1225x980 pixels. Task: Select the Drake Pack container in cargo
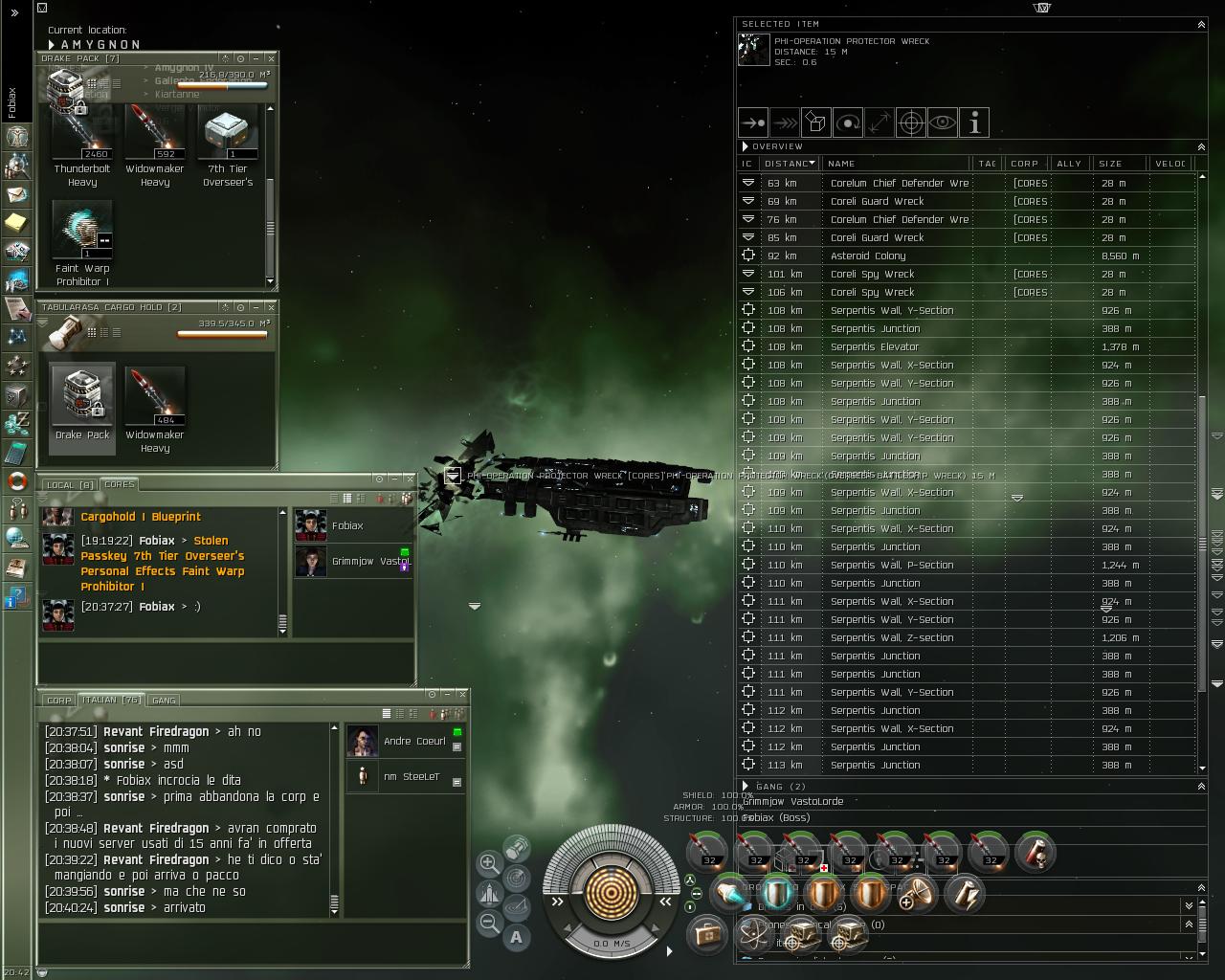click(x=82, y=397)
